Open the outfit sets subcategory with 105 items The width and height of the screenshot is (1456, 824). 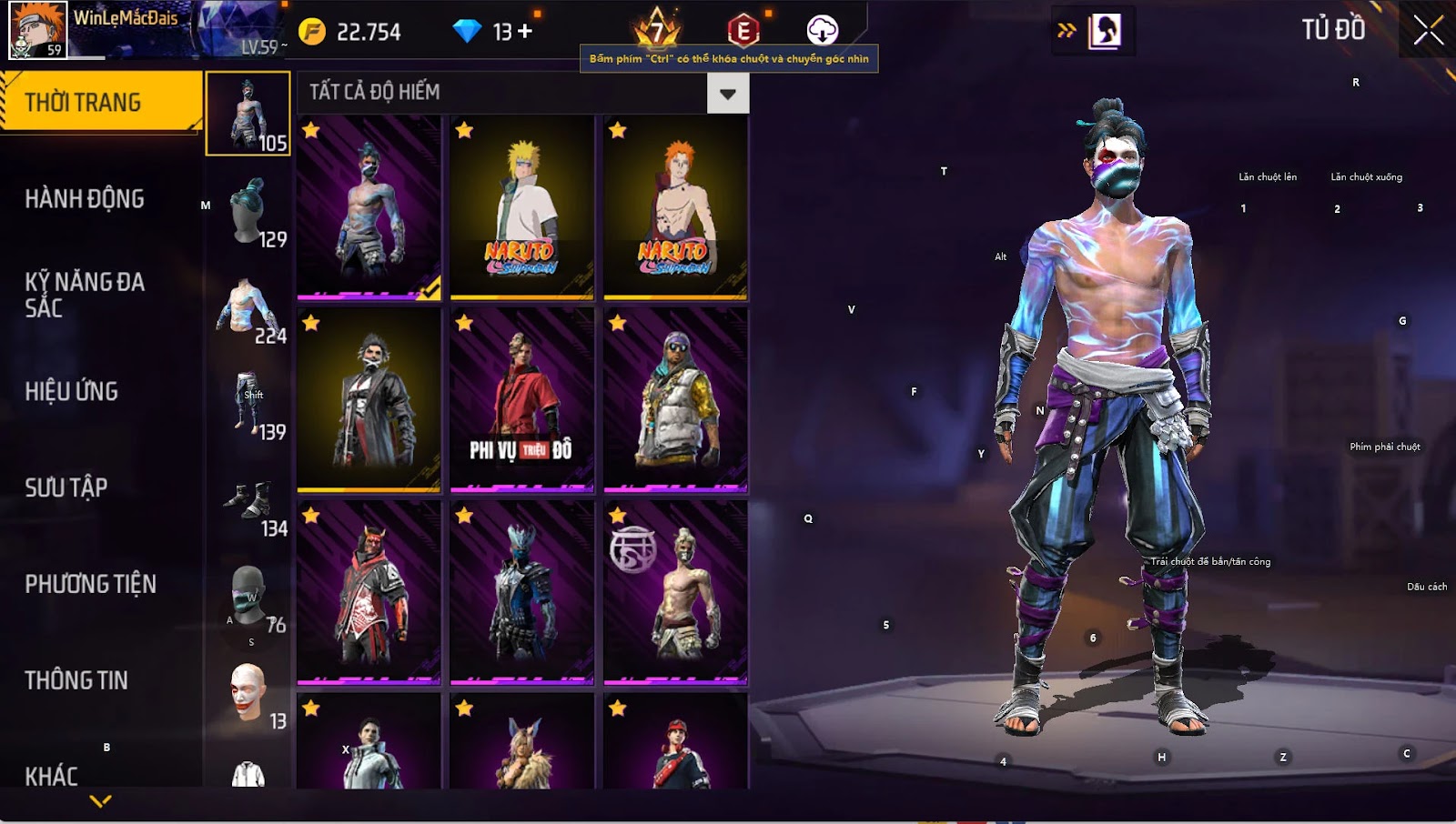pos(248,114)
